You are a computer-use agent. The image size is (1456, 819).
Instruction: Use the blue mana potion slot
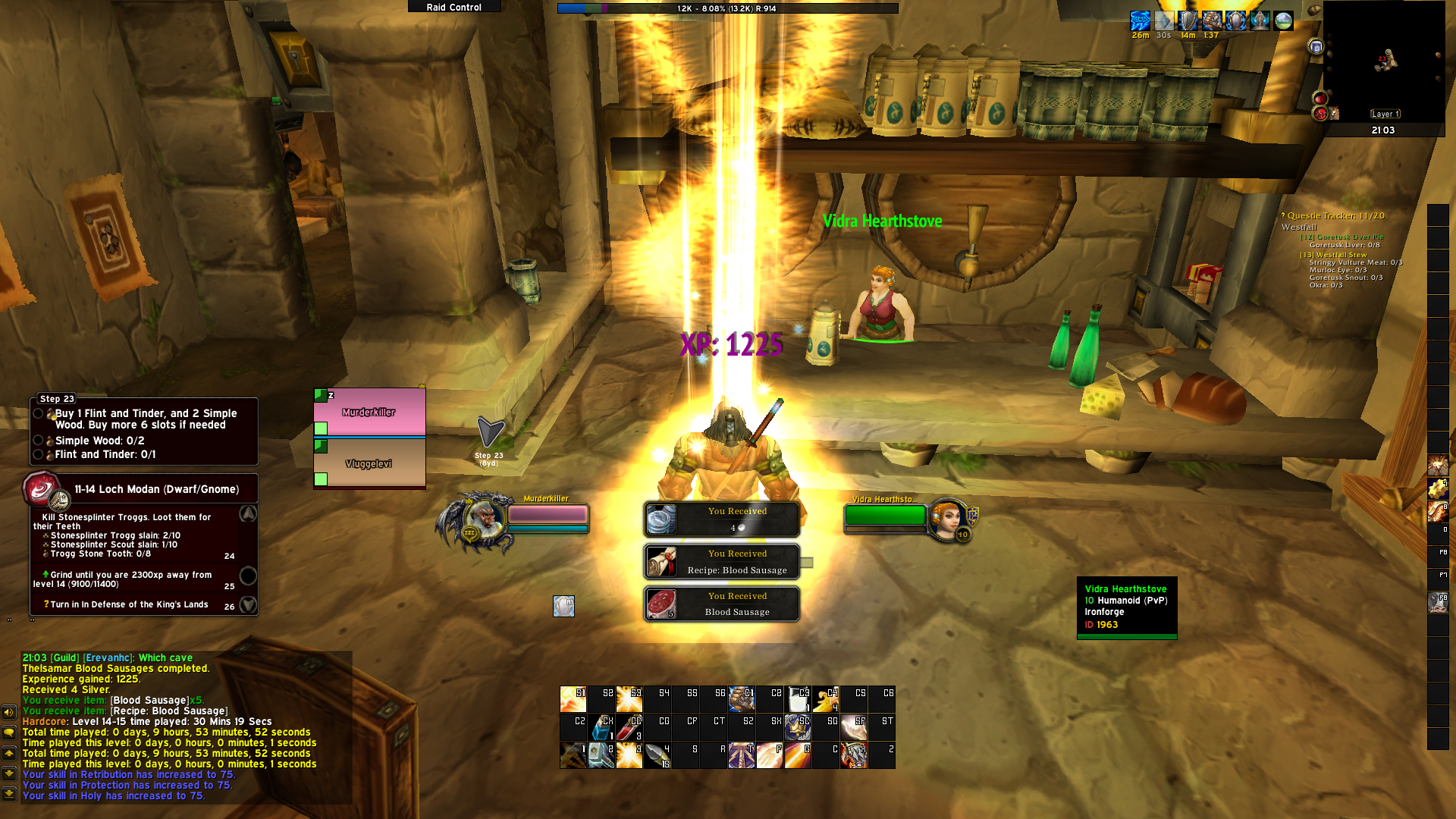[602, 728]
